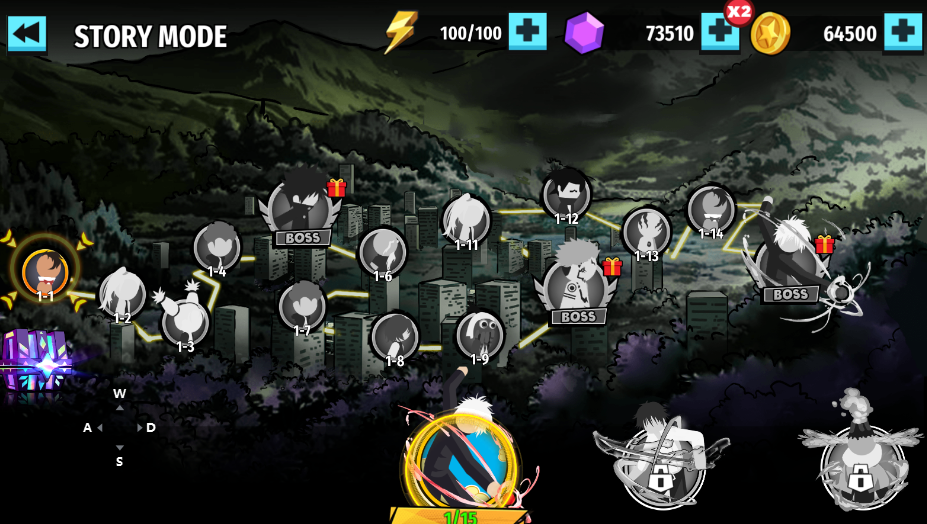Select stage 1-12 level node
927x524 pixels.
coord(566,193)
